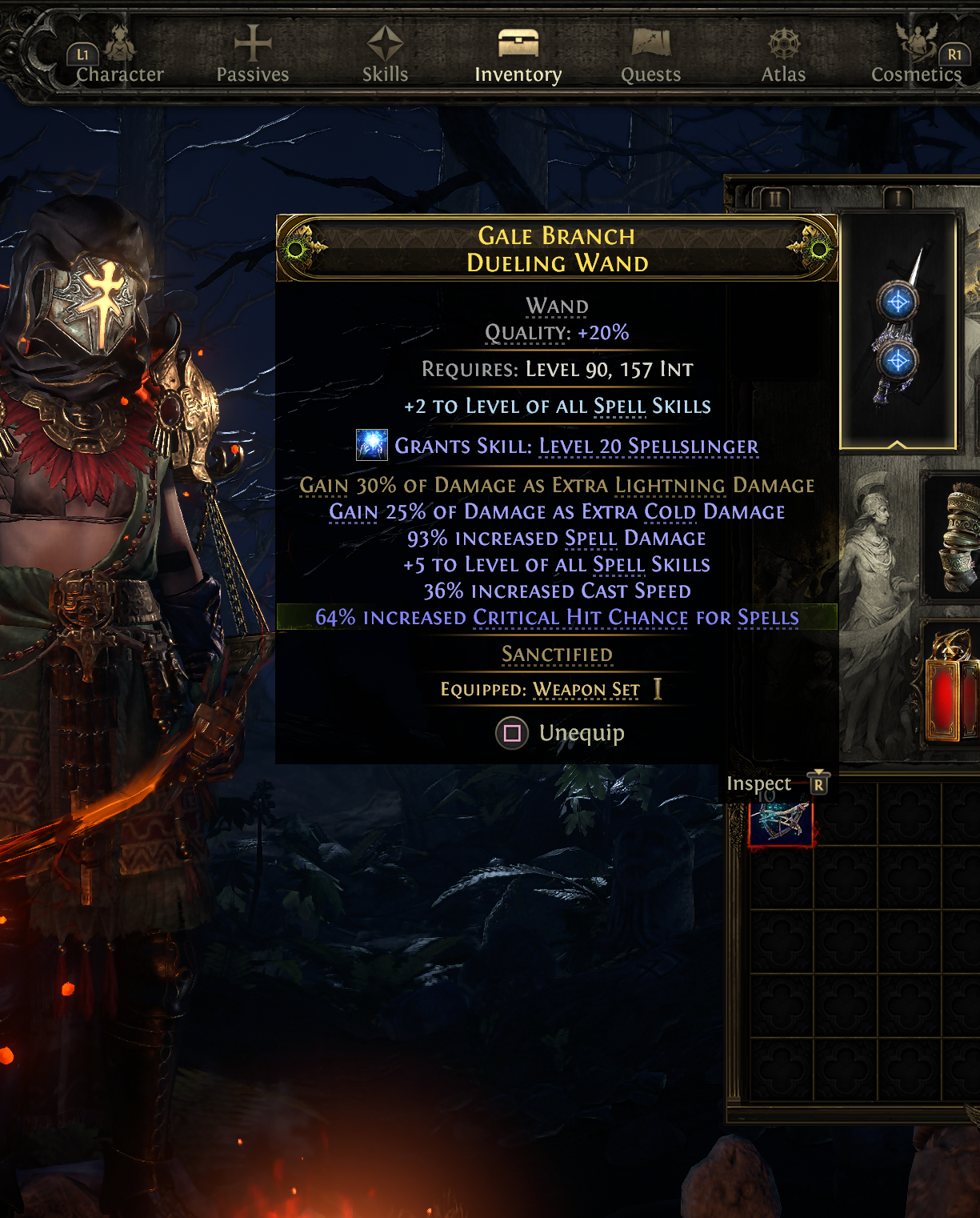Viewport: 980px width, 1218px height.
Task: Select the equipped Dueling Wand slot
Action: click(898, 328)
